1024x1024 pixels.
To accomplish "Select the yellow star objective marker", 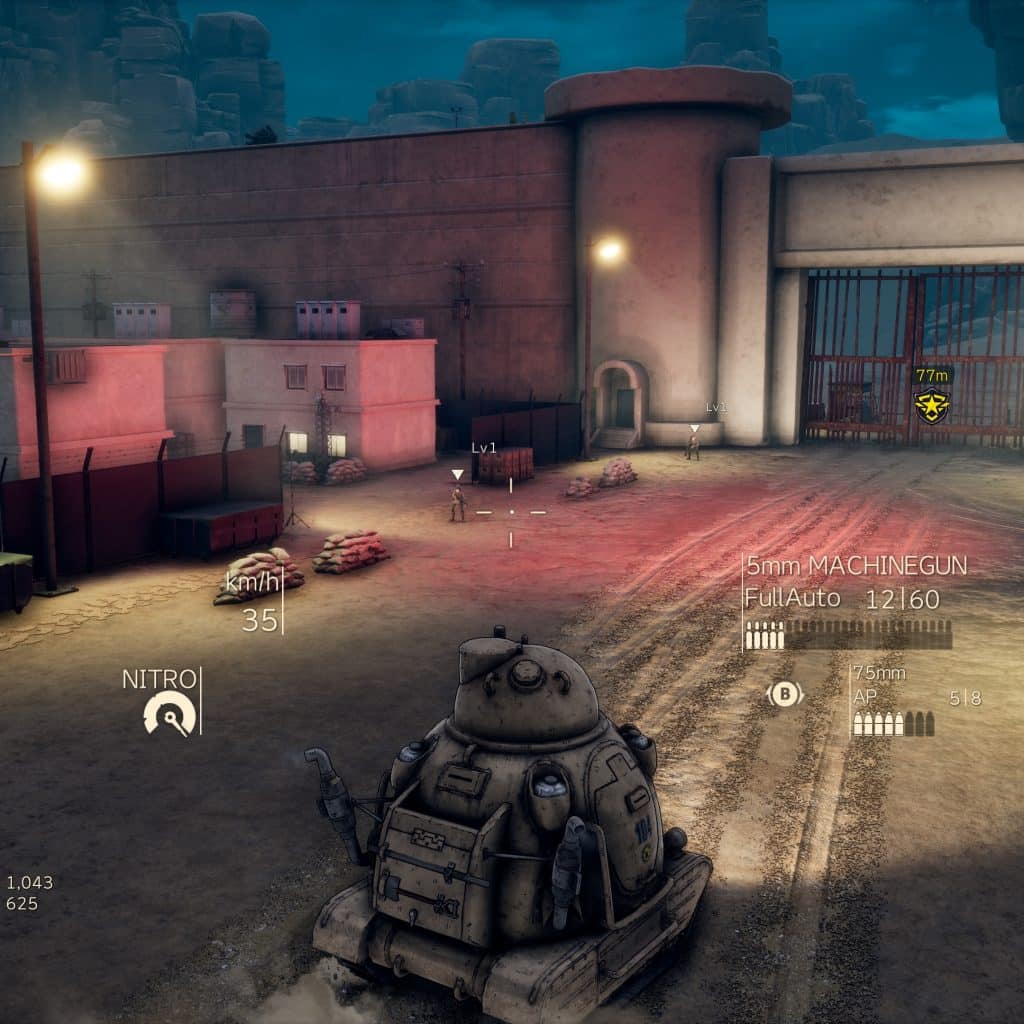I will click(932, 406).
